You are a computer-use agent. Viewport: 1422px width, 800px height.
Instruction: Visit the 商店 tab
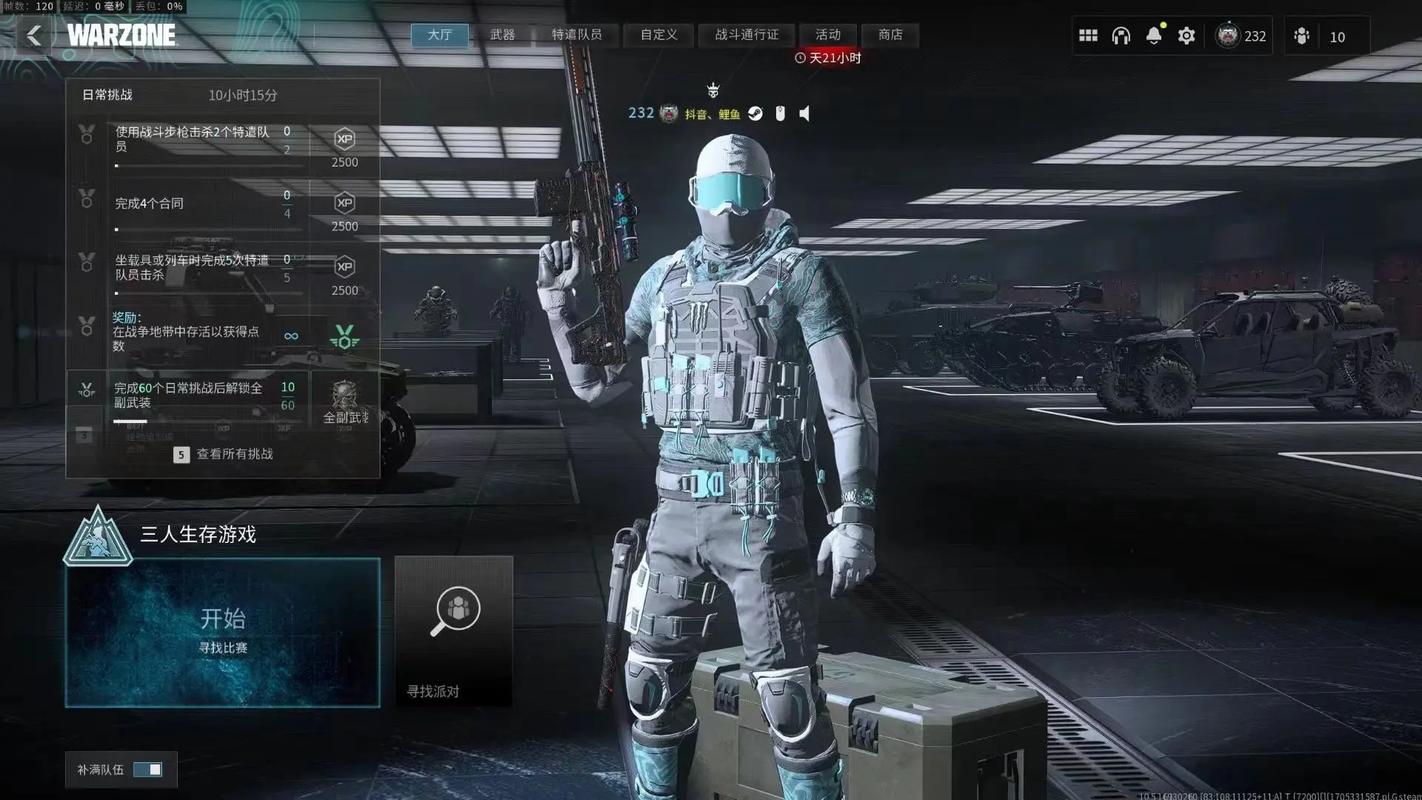(x=890, y=35)
